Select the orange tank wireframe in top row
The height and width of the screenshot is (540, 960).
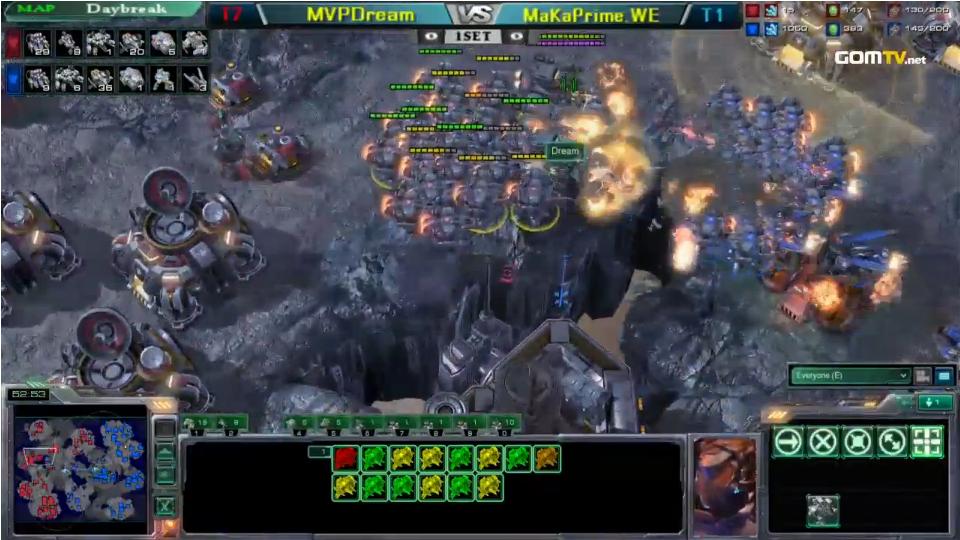coord(548,459)
